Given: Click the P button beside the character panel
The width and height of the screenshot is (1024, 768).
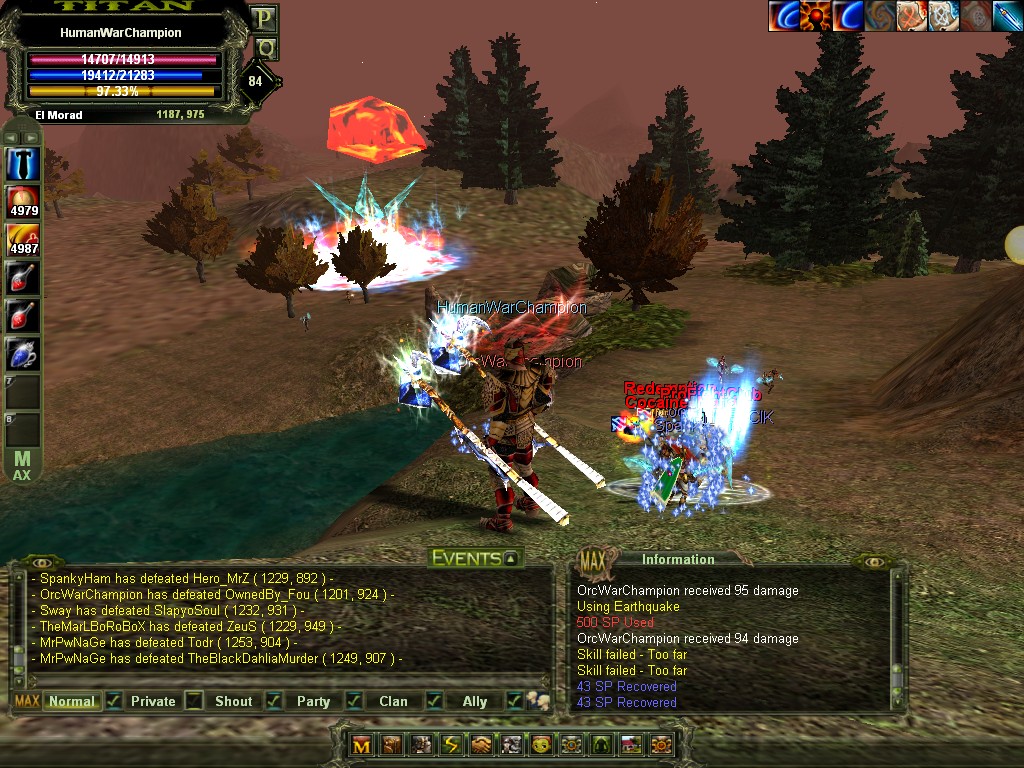Looking at the screenshot, I should (x=264, y=18).
